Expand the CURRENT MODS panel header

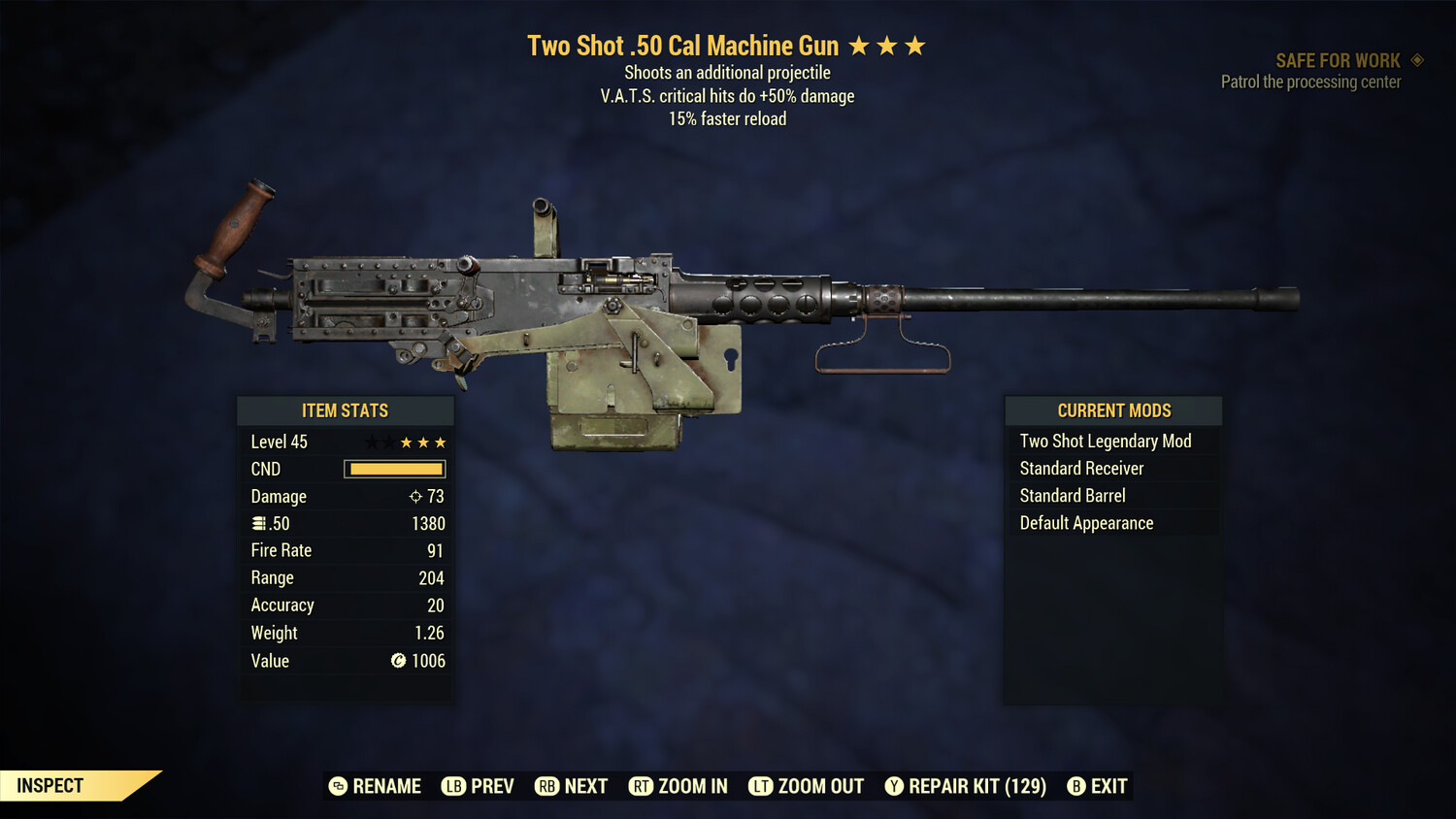(1112, 409)
